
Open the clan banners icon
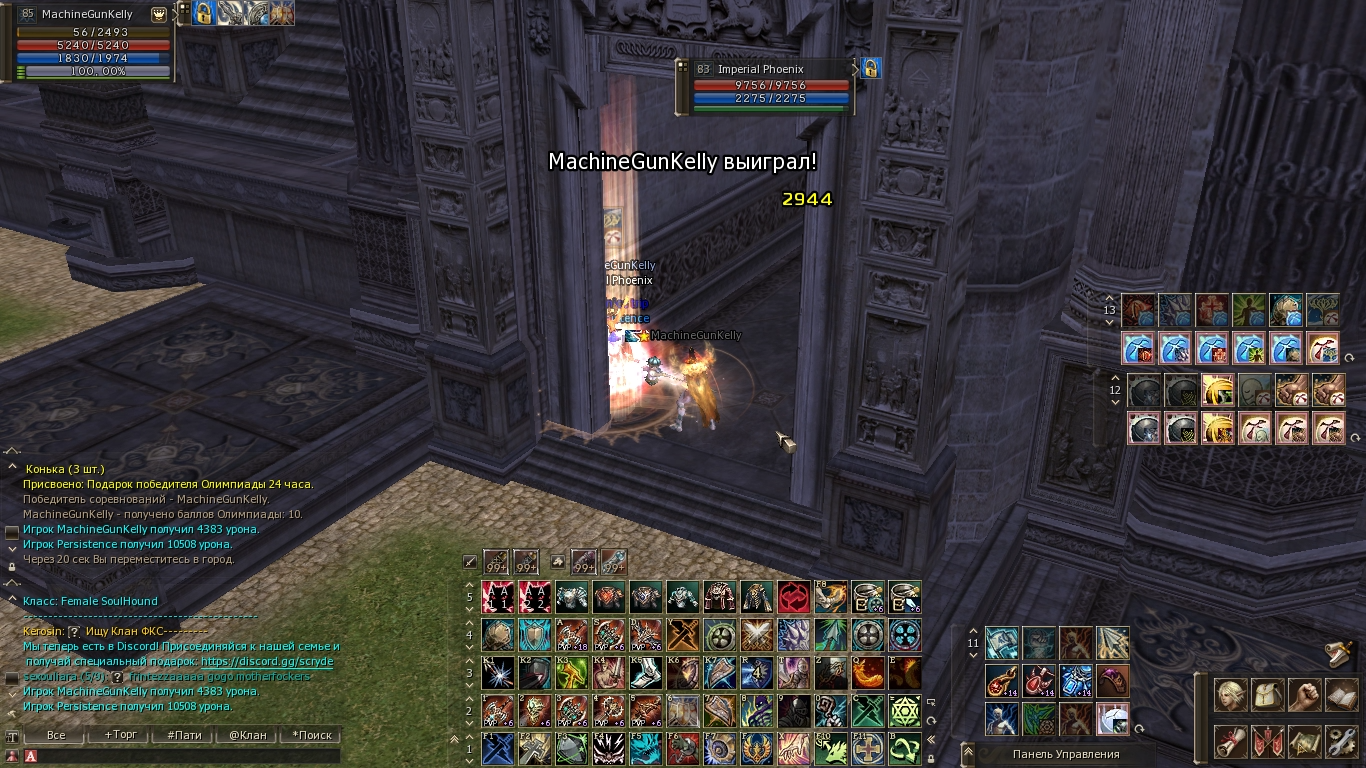pyautogui.click(x=1268, y=741)
